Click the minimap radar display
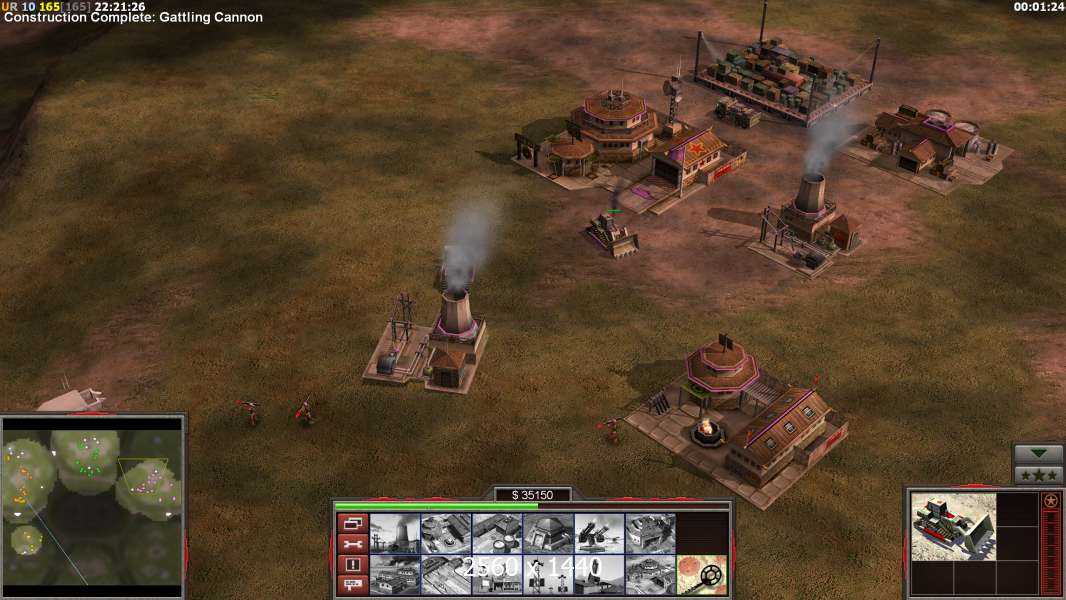1066x600 pixels. point(92,501)
